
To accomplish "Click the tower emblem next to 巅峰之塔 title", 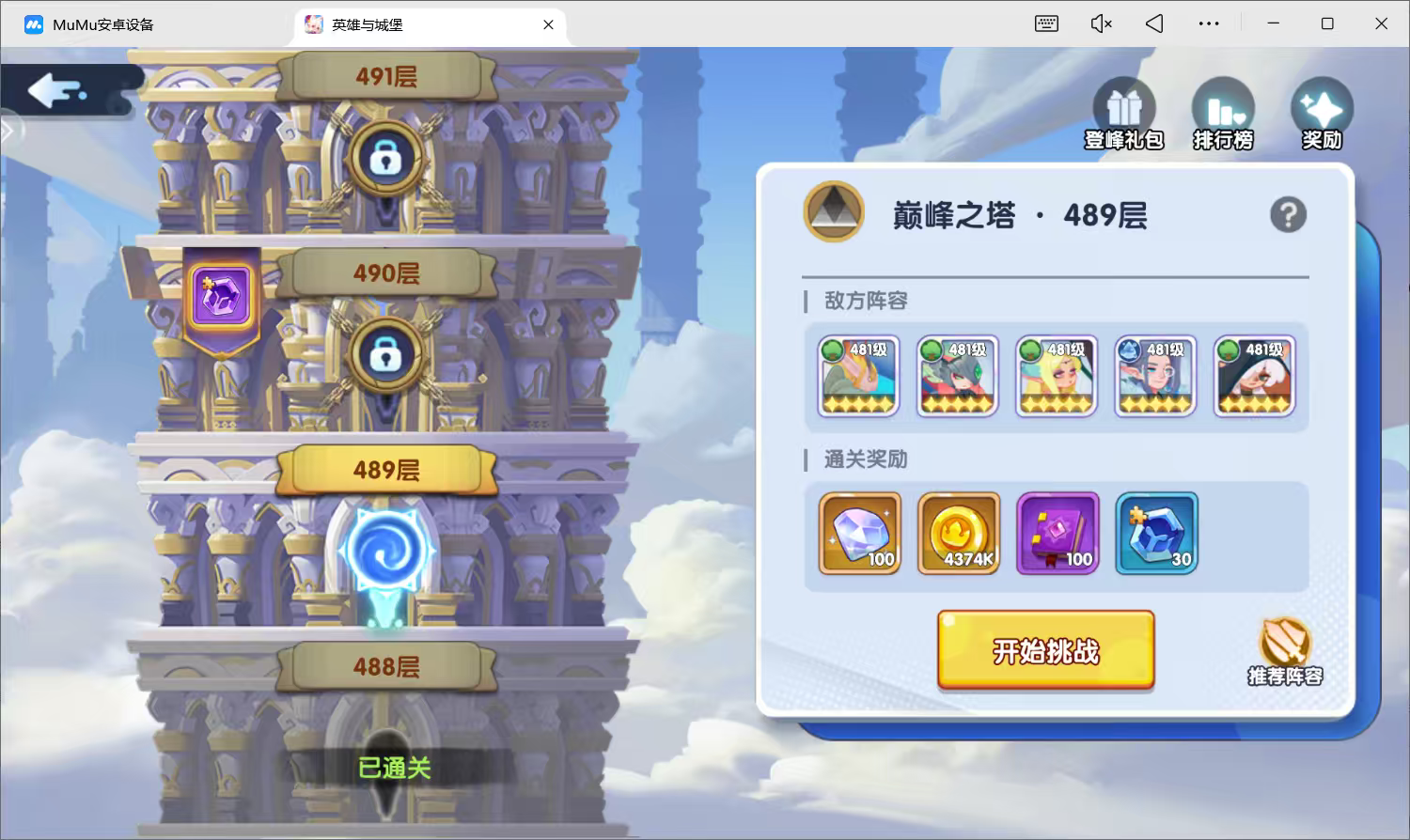I will pyautogui.click(x=833, y=212).
